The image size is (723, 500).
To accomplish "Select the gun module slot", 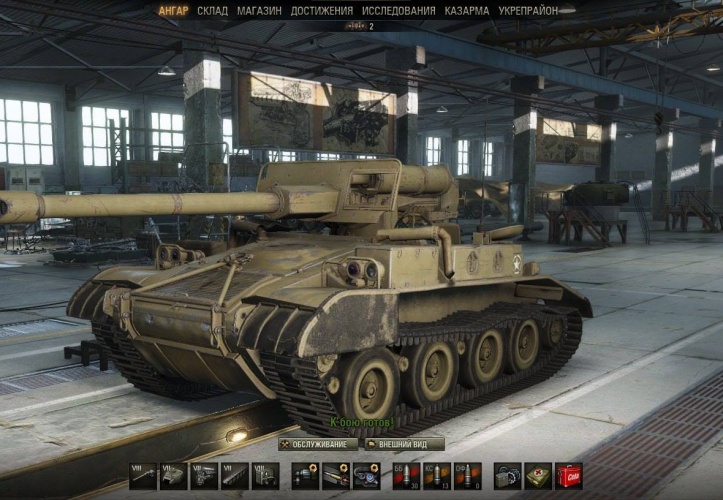I will pyautogui.click(x=143, y=476).
